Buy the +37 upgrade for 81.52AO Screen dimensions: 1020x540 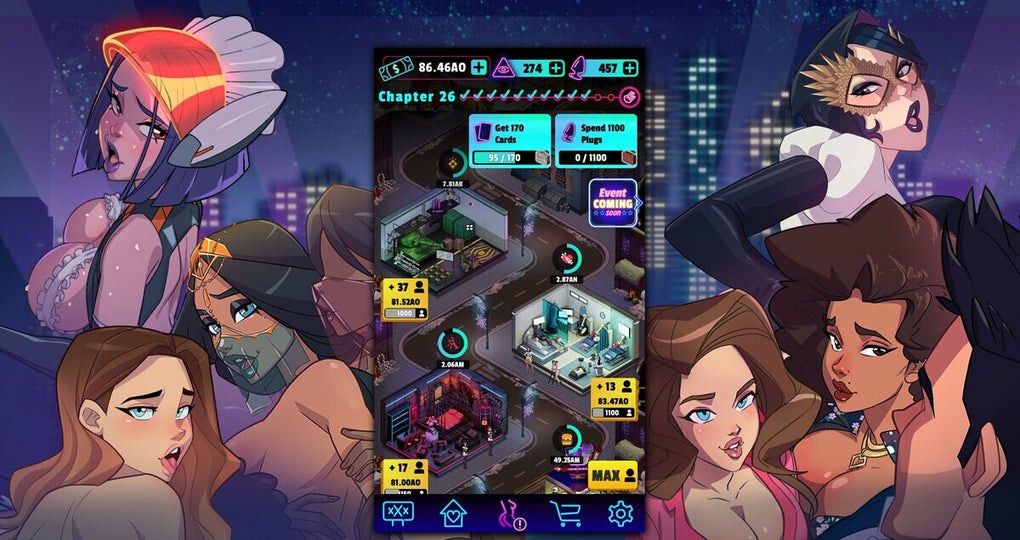pyautogui.click(x=405, y=297)
